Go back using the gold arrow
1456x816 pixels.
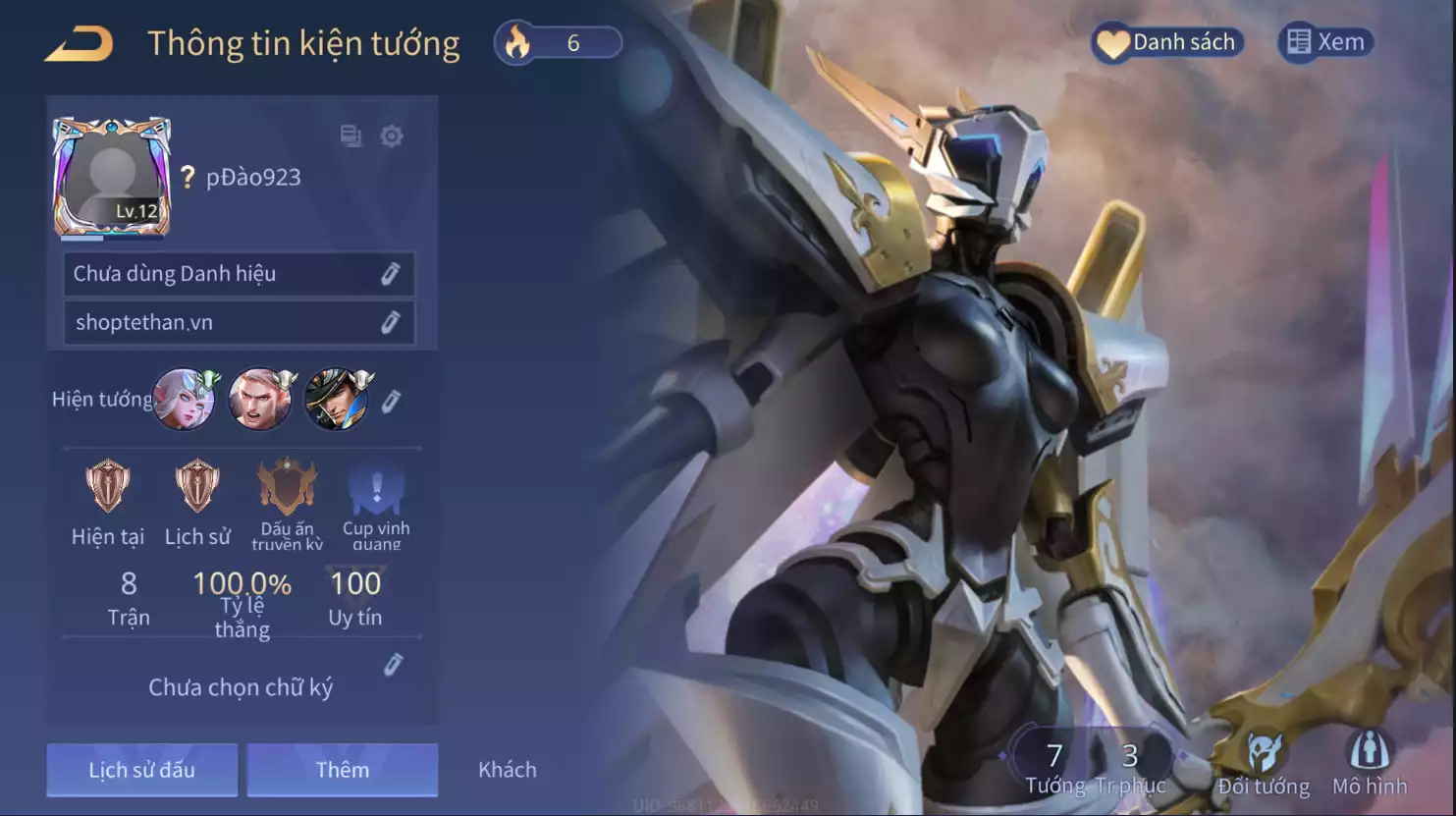80,44
